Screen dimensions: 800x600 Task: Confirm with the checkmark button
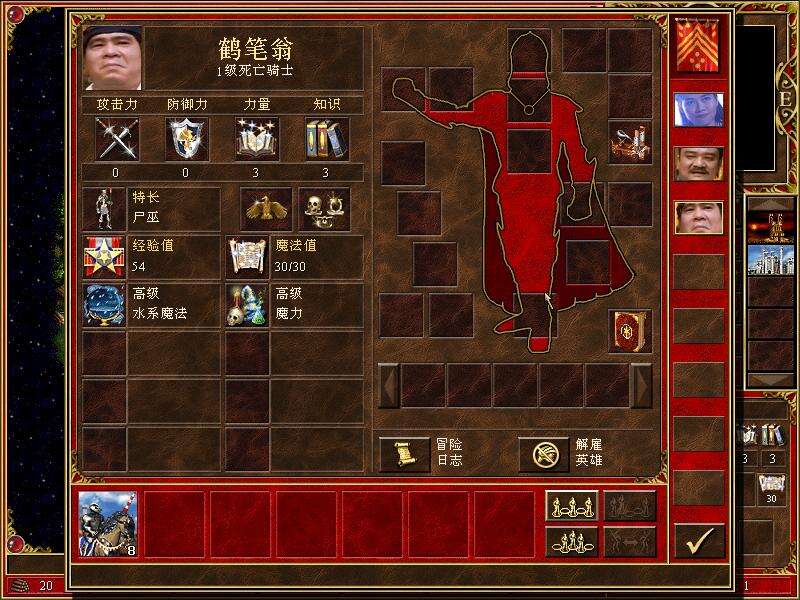(x=698, y=540)
